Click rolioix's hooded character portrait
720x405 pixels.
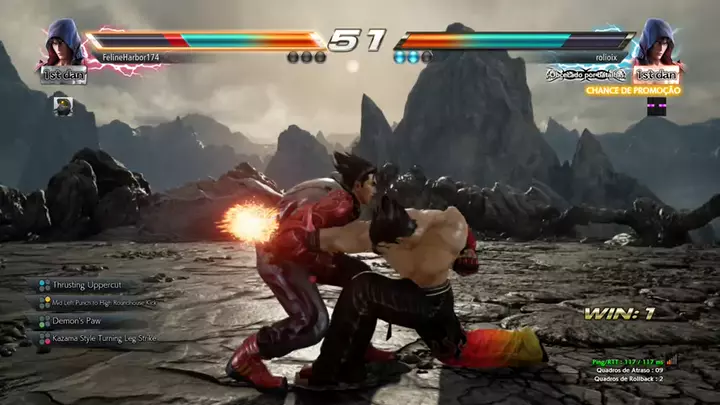(x=660, y=42)
